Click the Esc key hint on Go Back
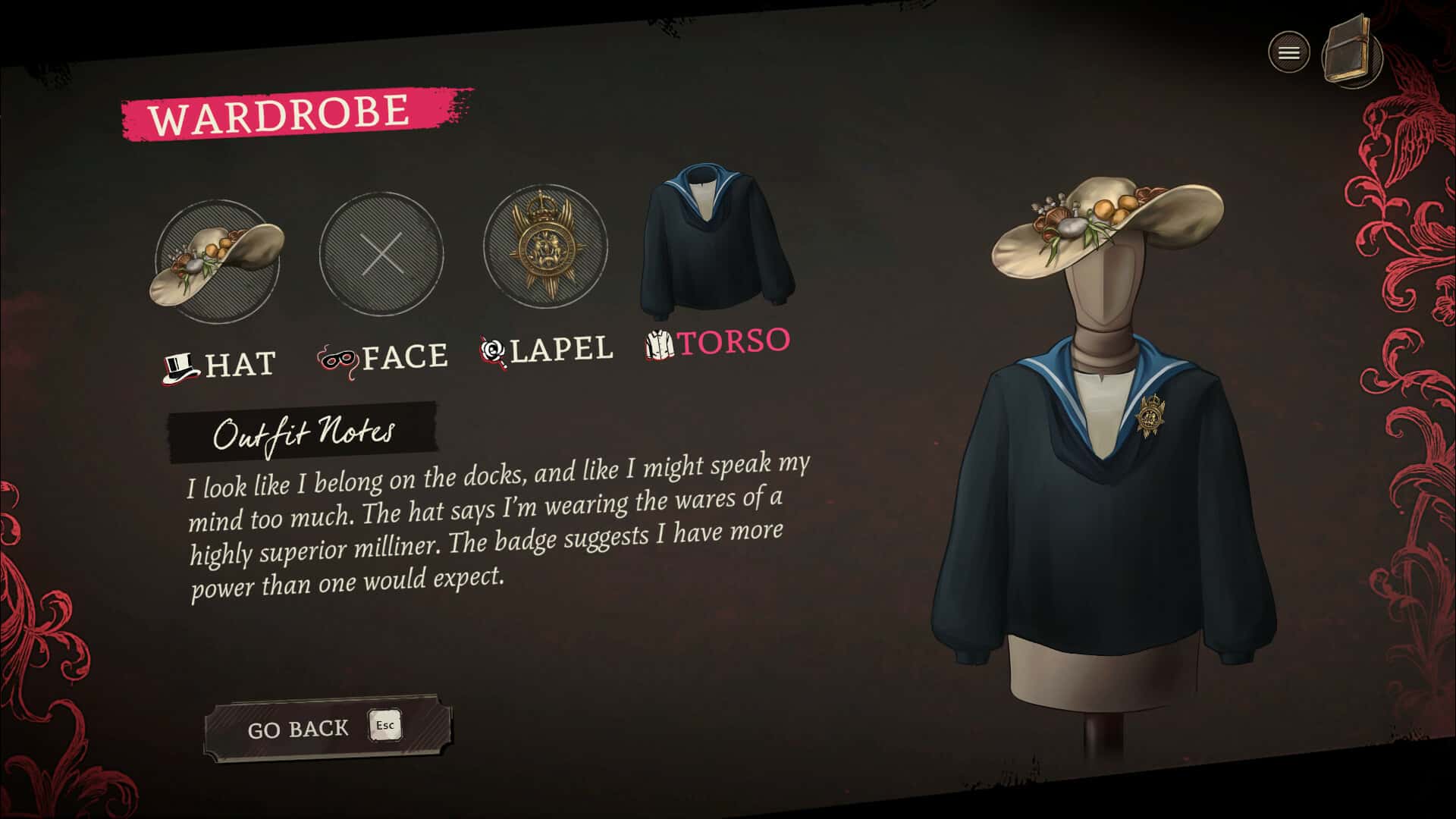1456x819 pixels. (386, 726)
